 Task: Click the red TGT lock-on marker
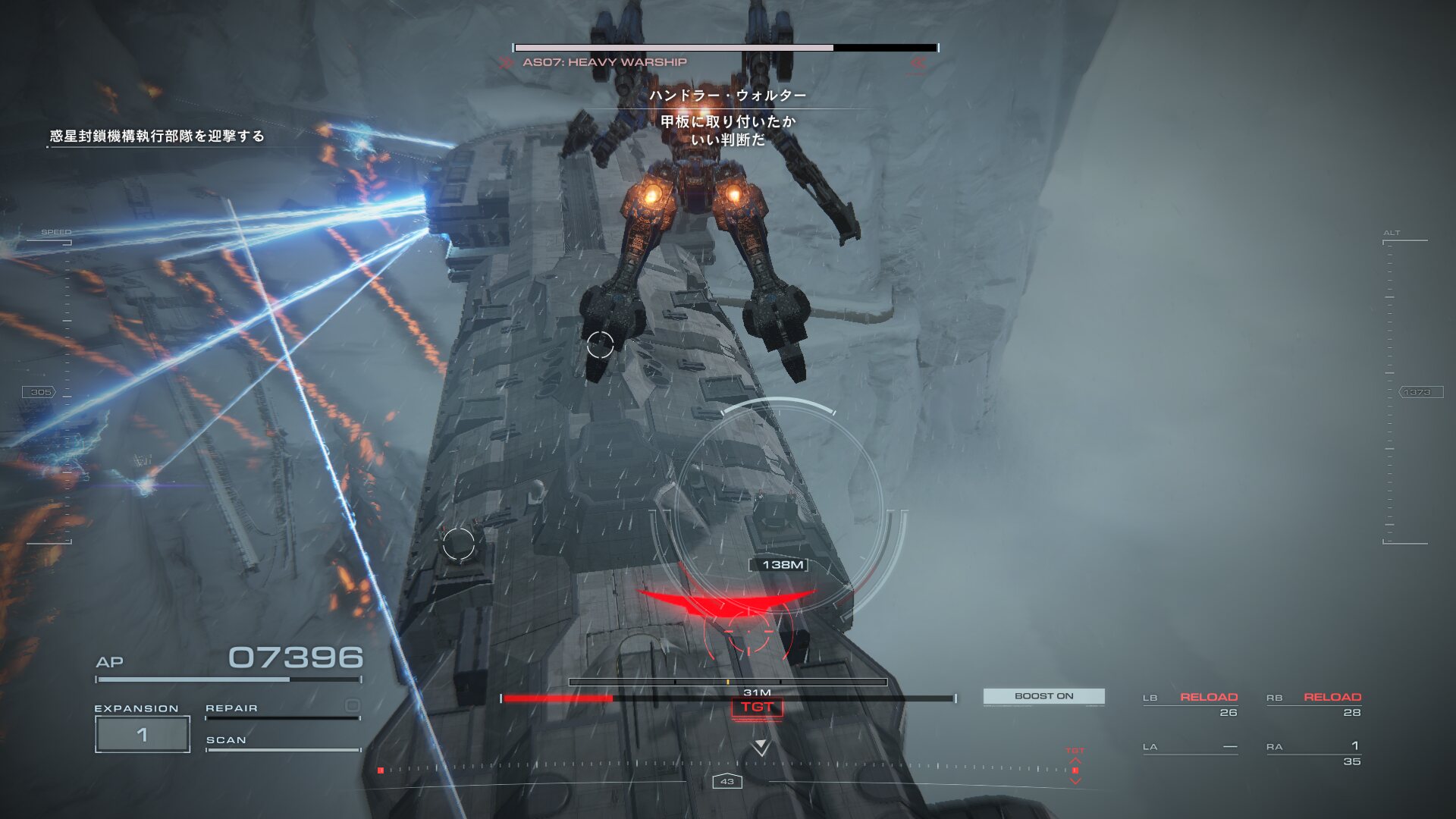(x=757, y=708)
